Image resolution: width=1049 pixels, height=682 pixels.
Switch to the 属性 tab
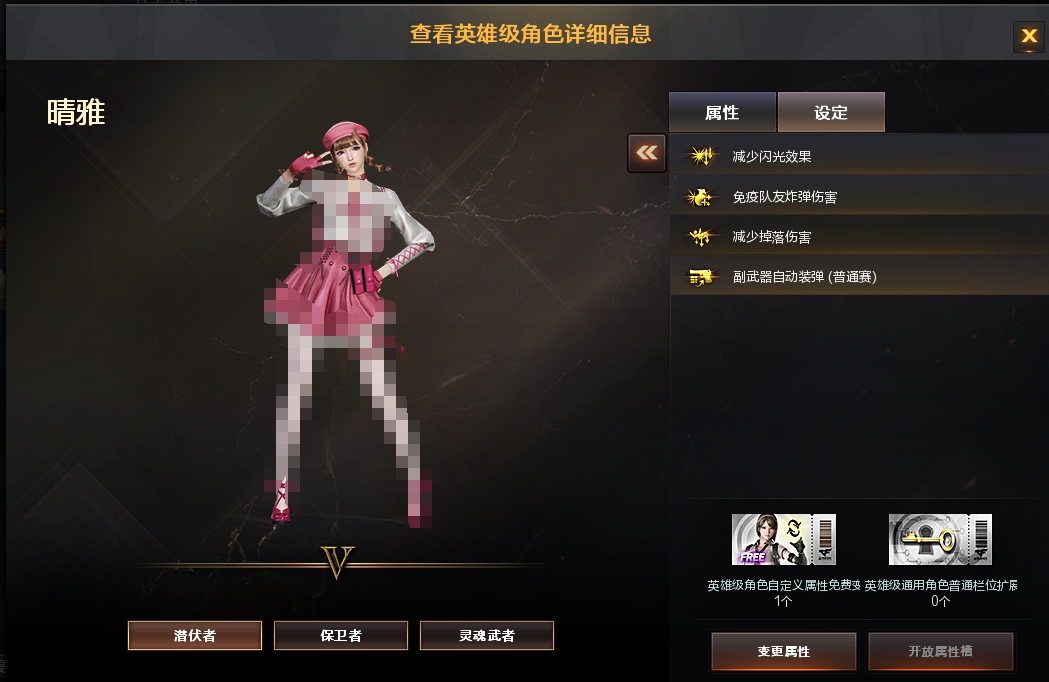pos(722,113)
